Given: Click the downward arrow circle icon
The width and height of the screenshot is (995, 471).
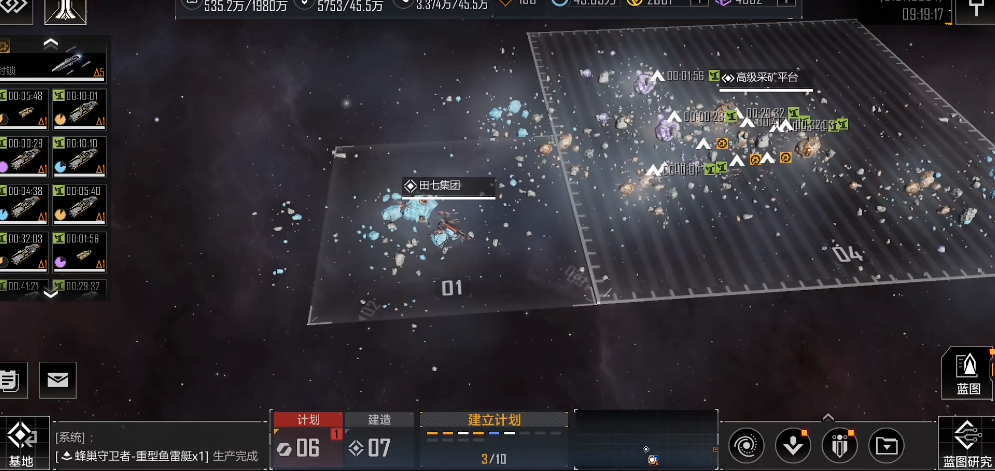Looking at the screenshot, I should tap(792, 443).
